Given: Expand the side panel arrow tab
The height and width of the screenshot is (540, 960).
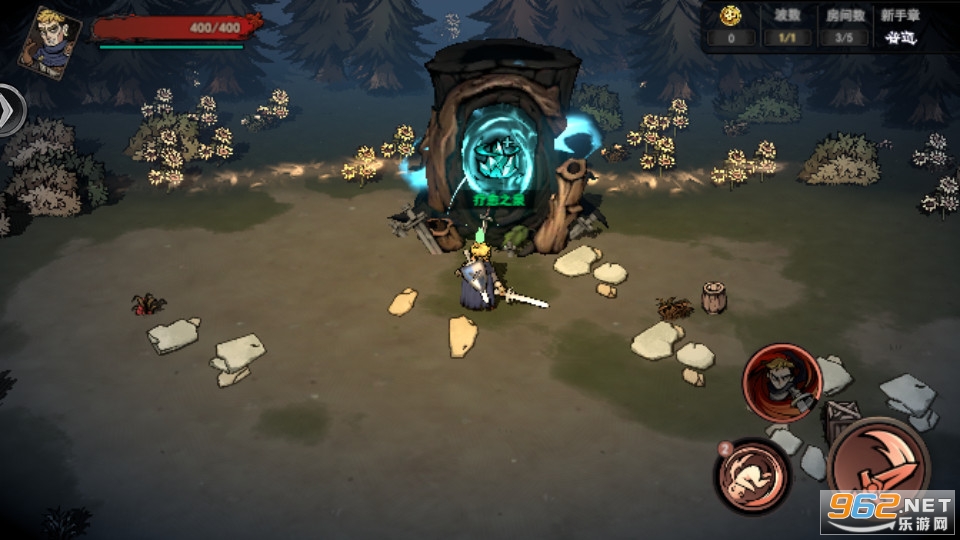Looking at the screenshot, I should pyautogui.click(x=11, y=109).
